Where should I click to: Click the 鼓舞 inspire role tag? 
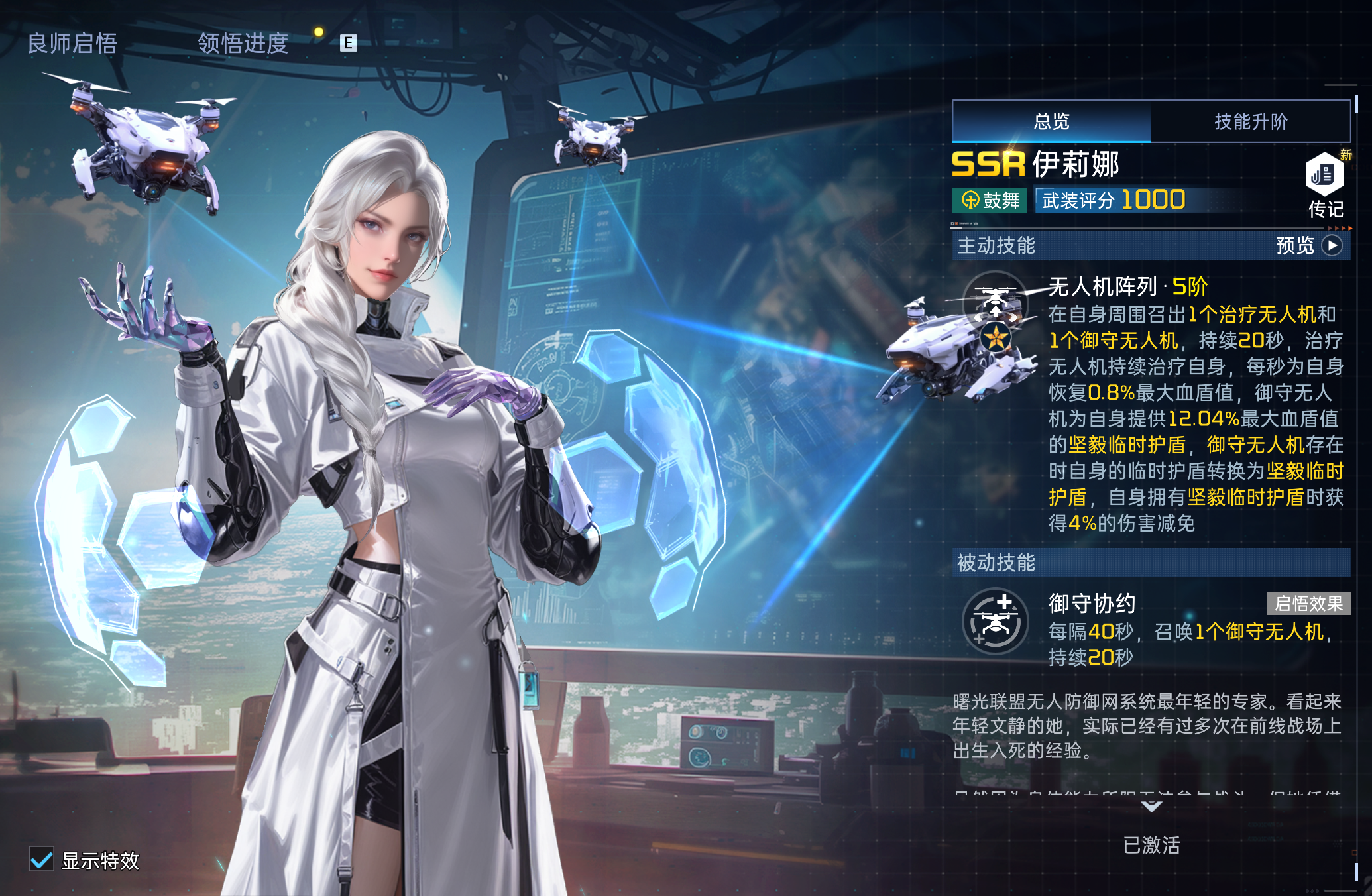pyautogui.click(x=990, y=200)
